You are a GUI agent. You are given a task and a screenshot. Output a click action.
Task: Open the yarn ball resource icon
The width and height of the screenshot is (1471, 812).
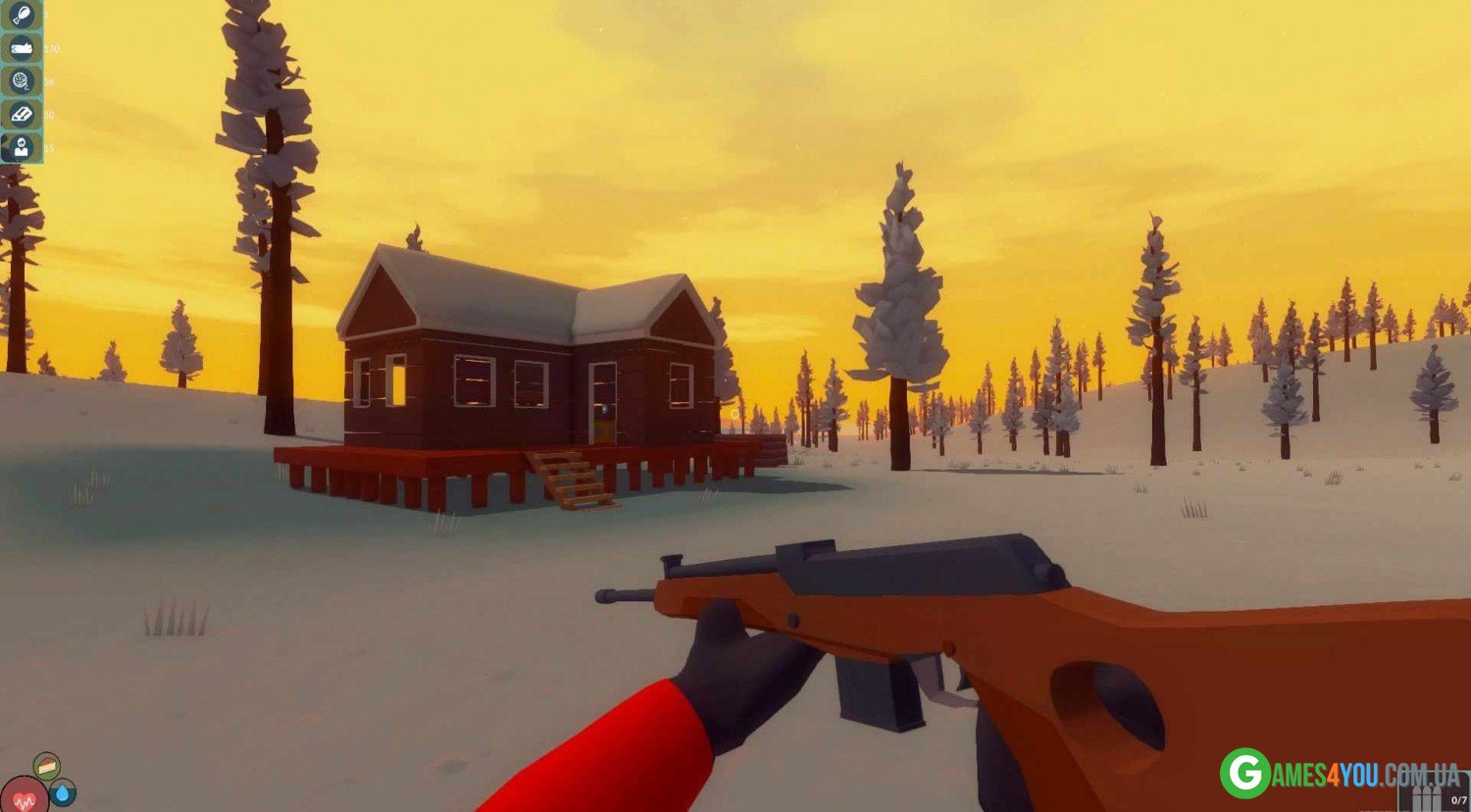pos(21,81)
